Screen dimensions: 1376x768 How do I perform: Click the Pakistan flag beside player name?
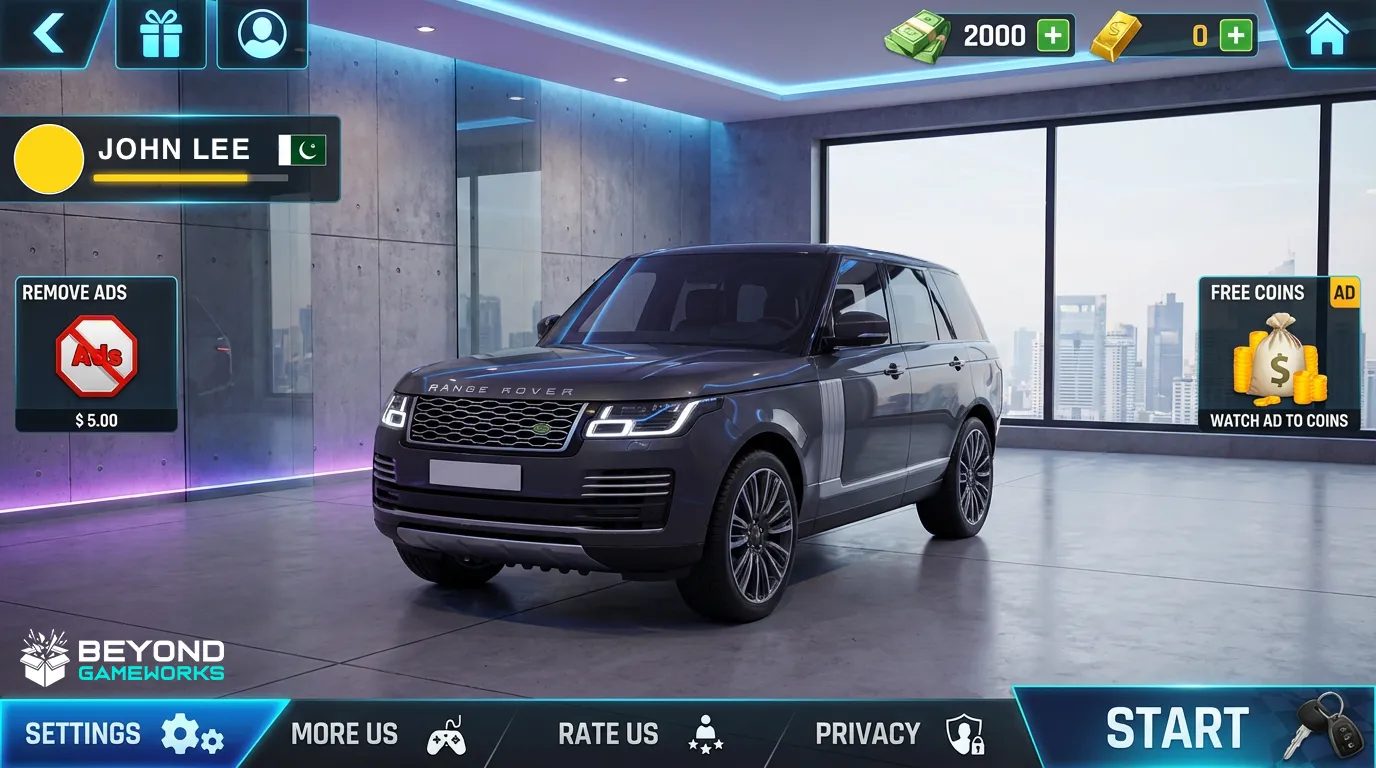tap(300, 150)
